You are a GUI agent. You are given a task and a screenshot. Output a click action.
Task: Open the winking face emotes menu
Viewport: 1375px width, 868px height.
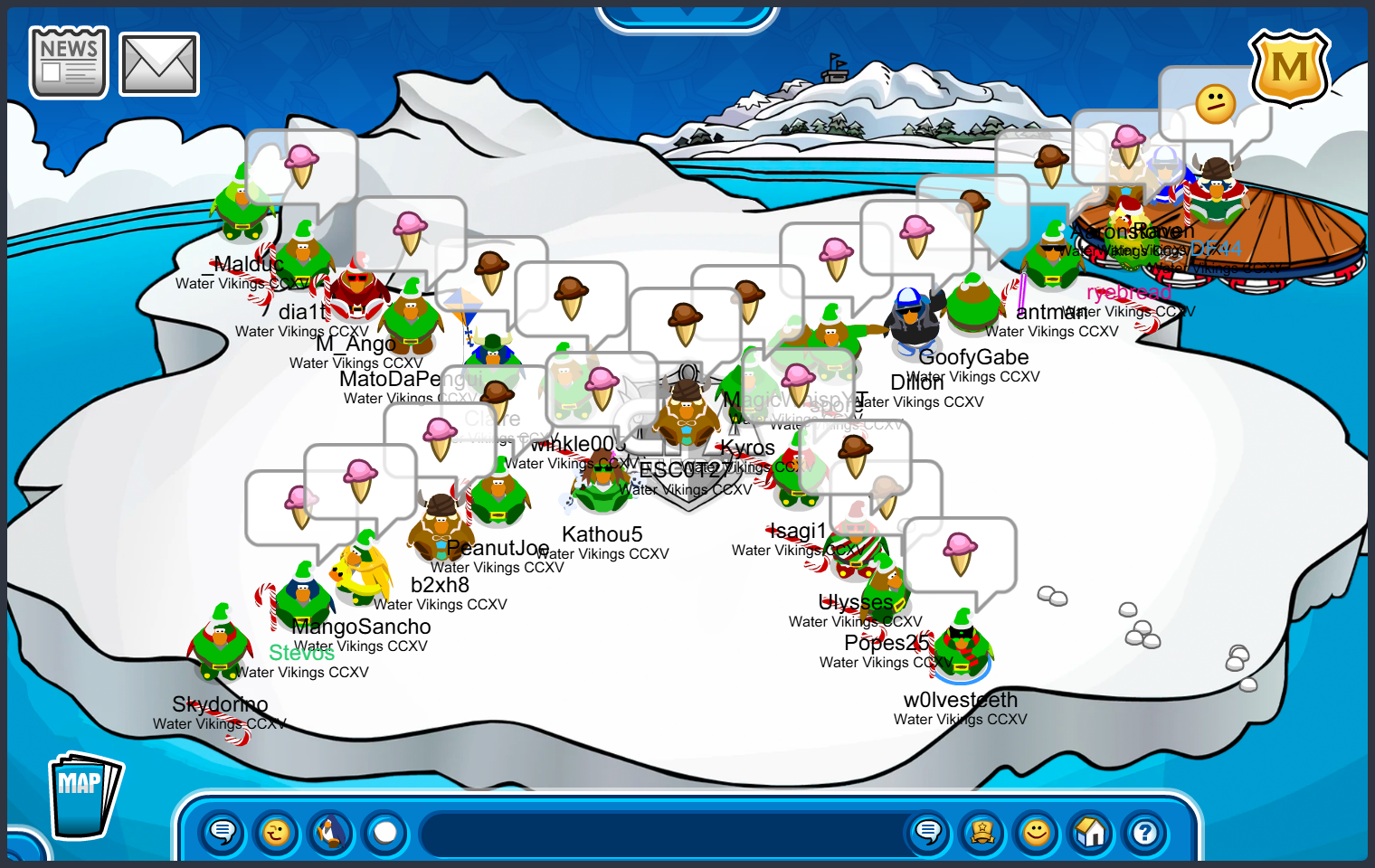[x=277, y=832]
